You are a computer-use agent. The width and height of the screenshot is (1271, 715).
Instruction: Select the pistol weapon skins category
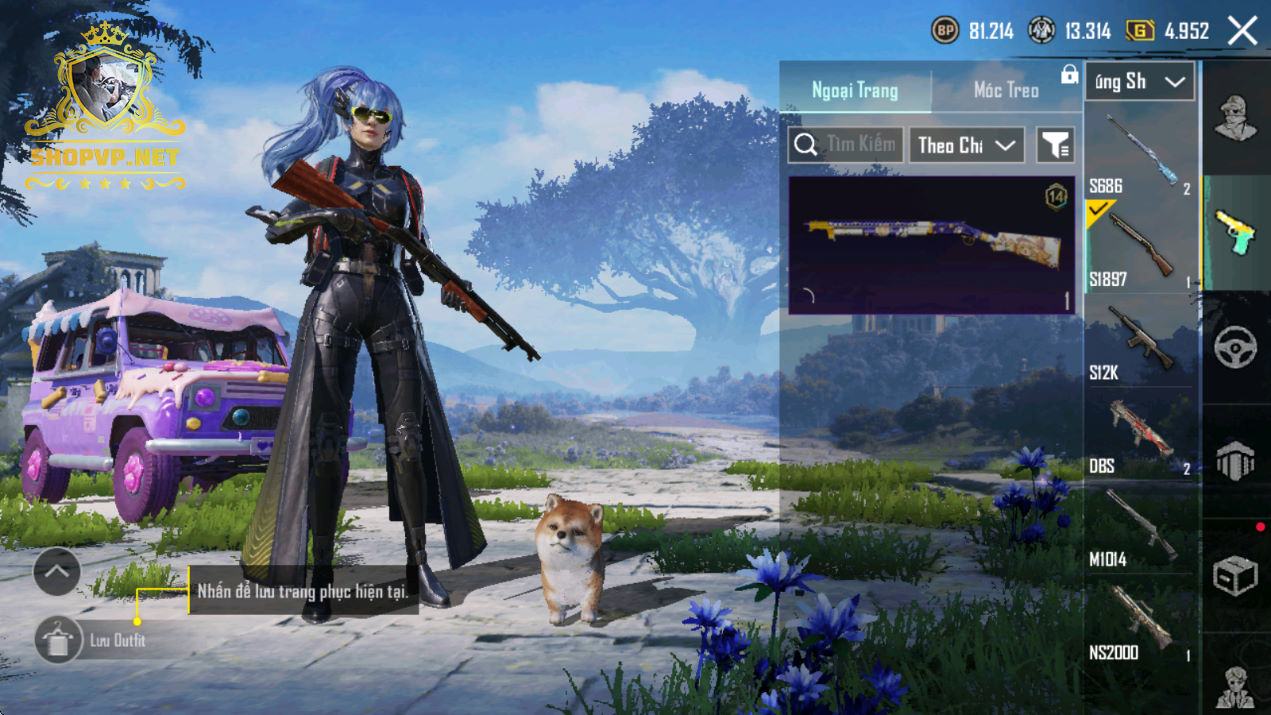(x=1236, y=233)
